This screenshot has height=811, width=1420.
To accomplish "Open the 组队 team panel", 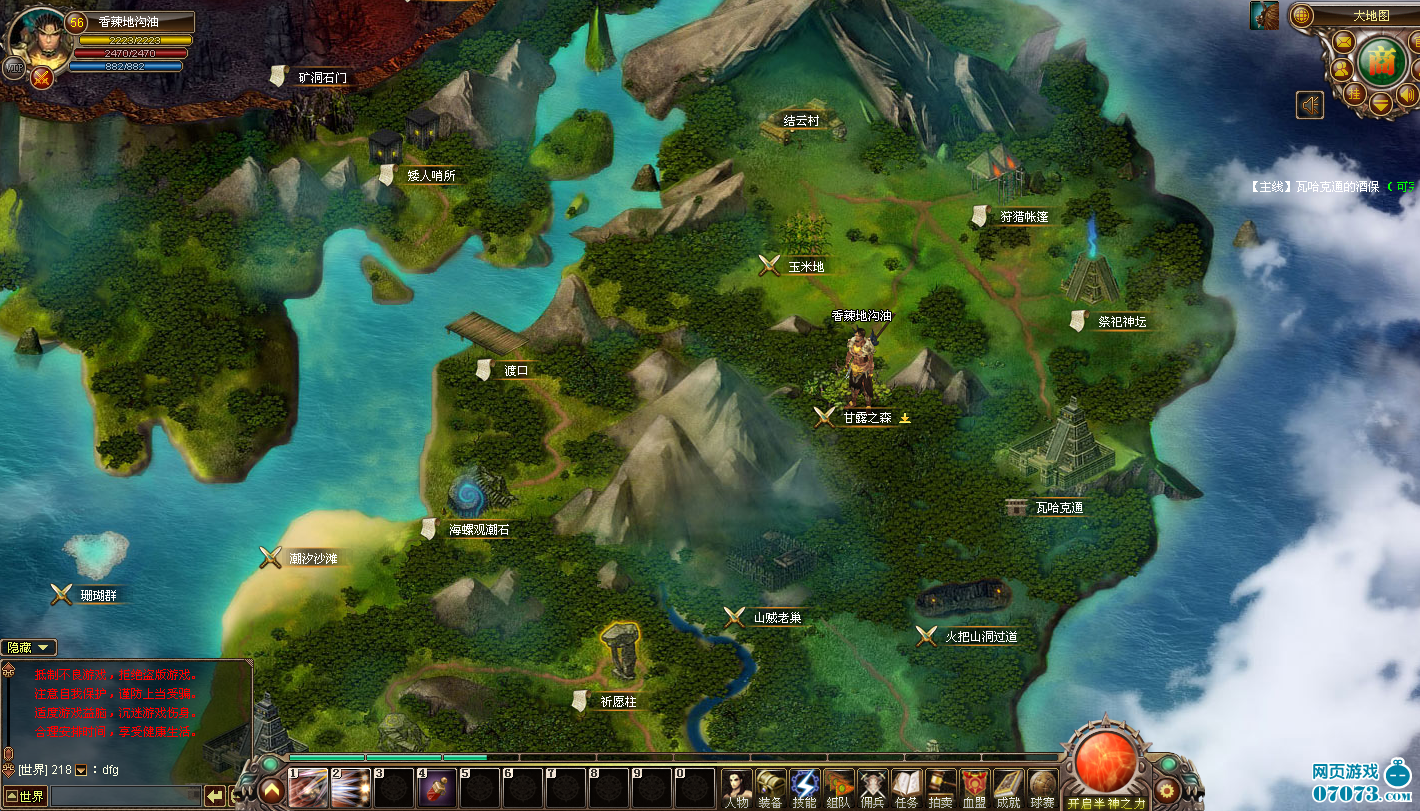I will click(x=838, y=788).
